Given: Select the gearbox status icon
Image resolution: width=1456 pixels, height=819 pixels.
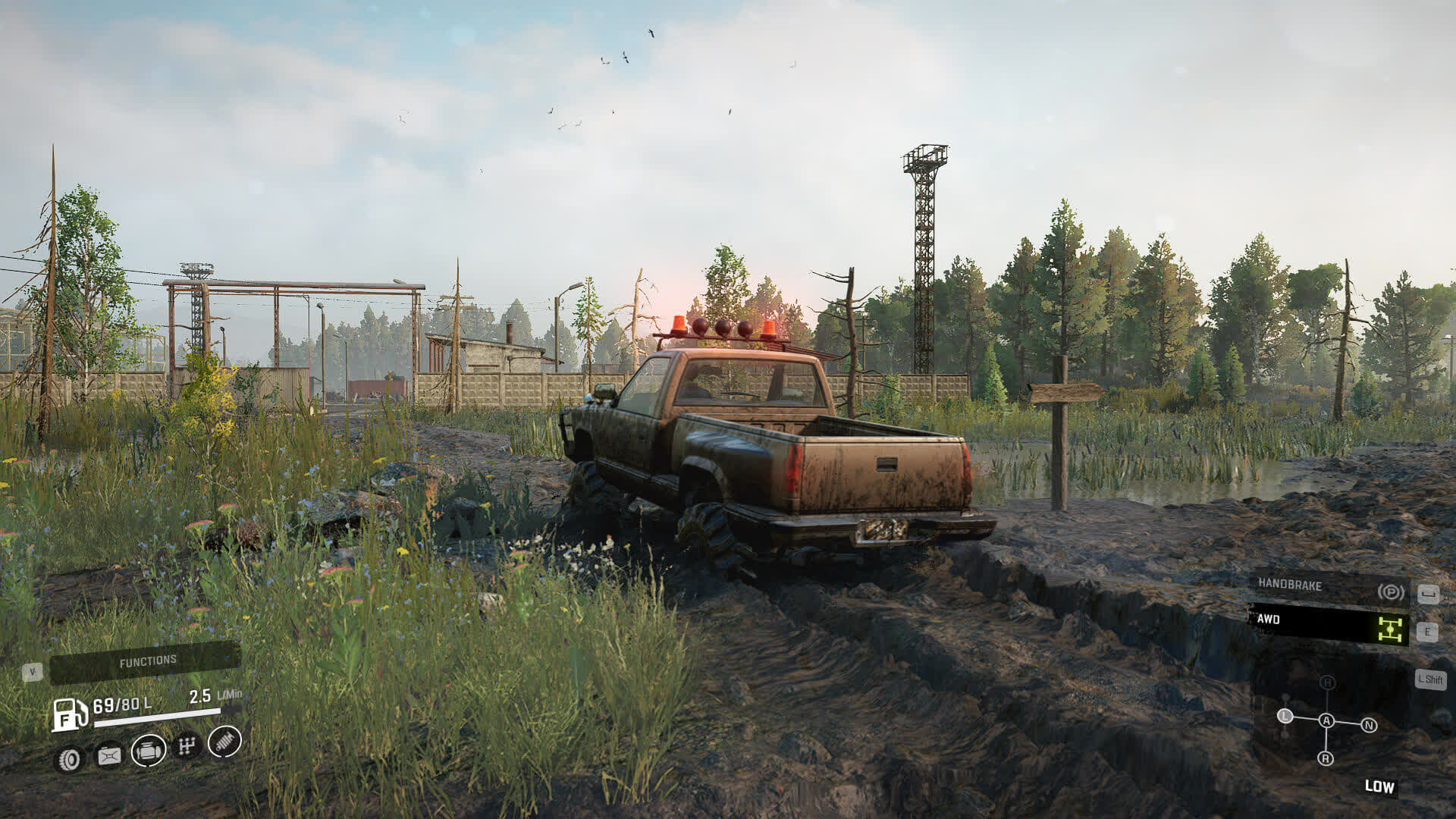Looking at the screenshot, I should pos(187,746).
